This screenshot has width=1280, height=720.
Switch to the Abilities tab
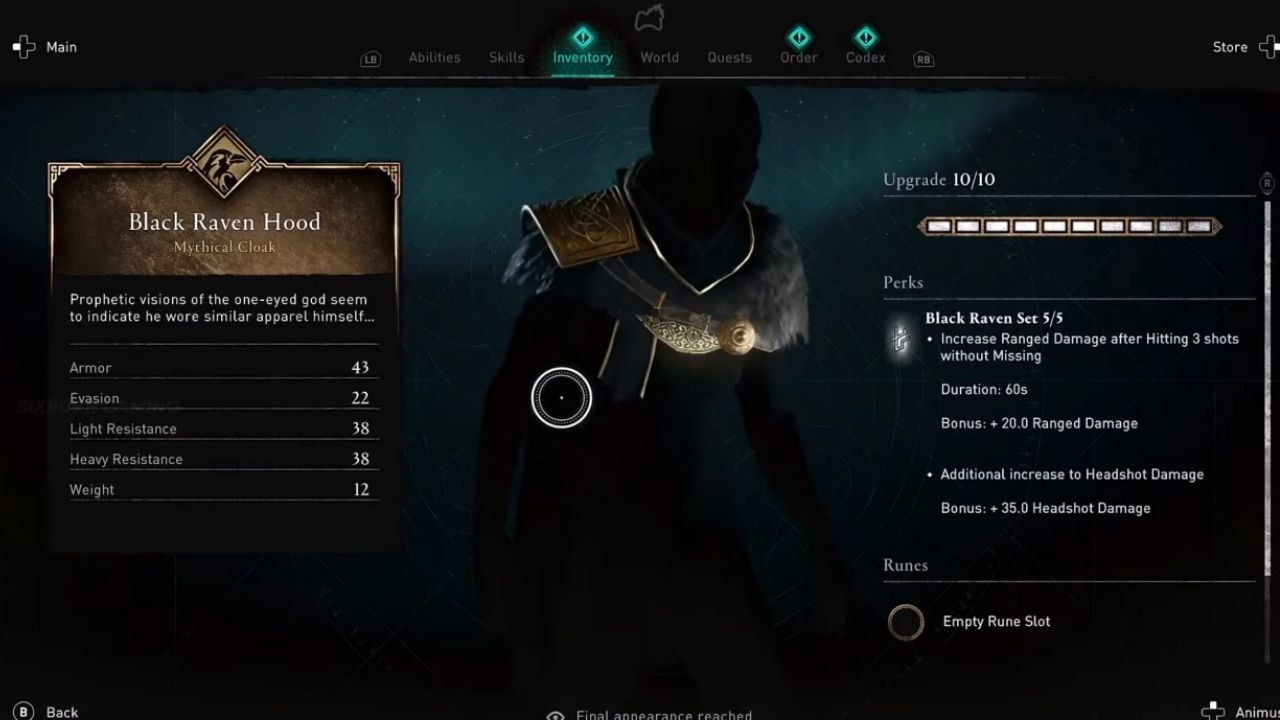(434, 57)
